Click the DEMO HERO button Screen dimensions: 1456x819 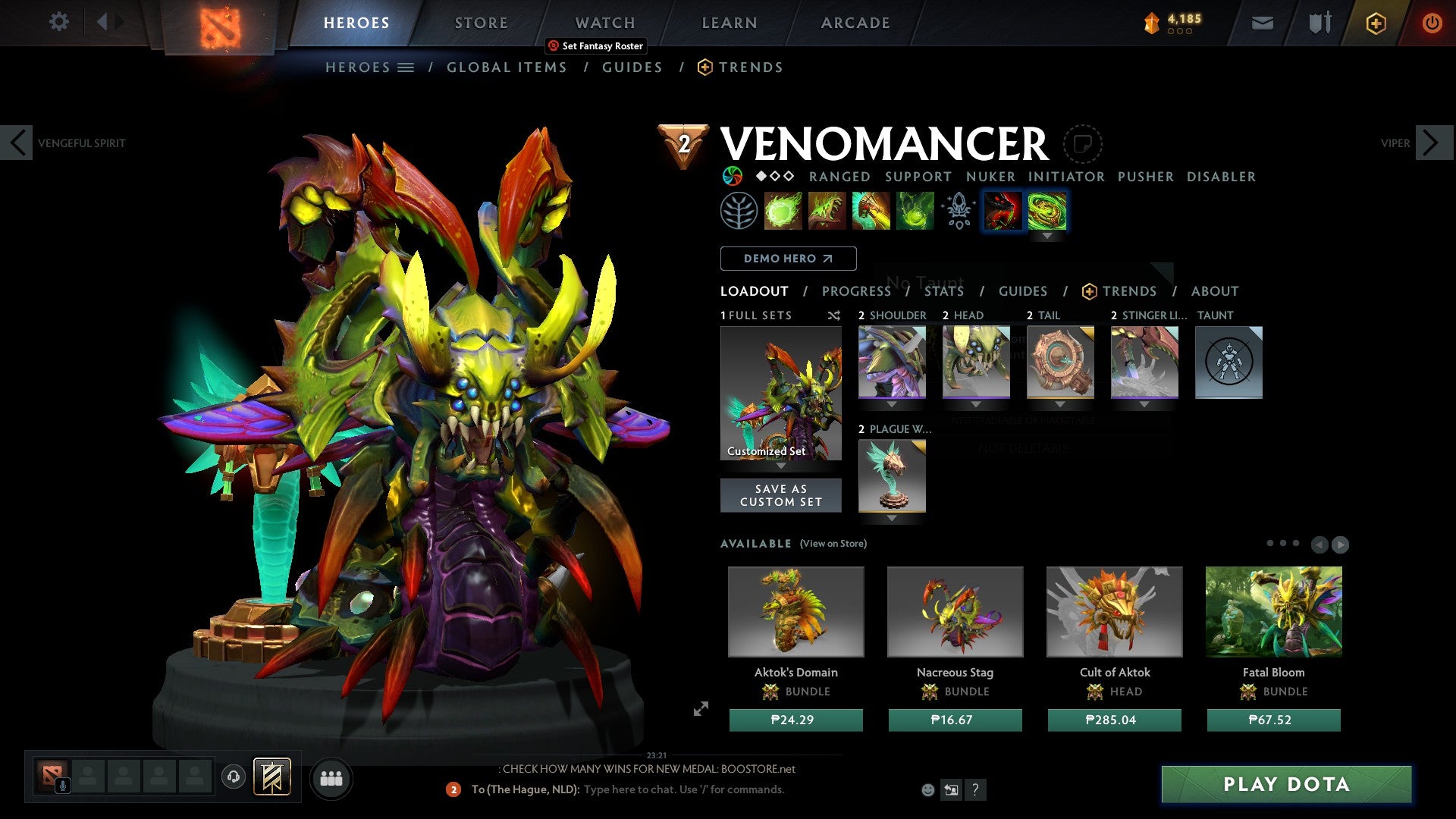tap(787, 258)
